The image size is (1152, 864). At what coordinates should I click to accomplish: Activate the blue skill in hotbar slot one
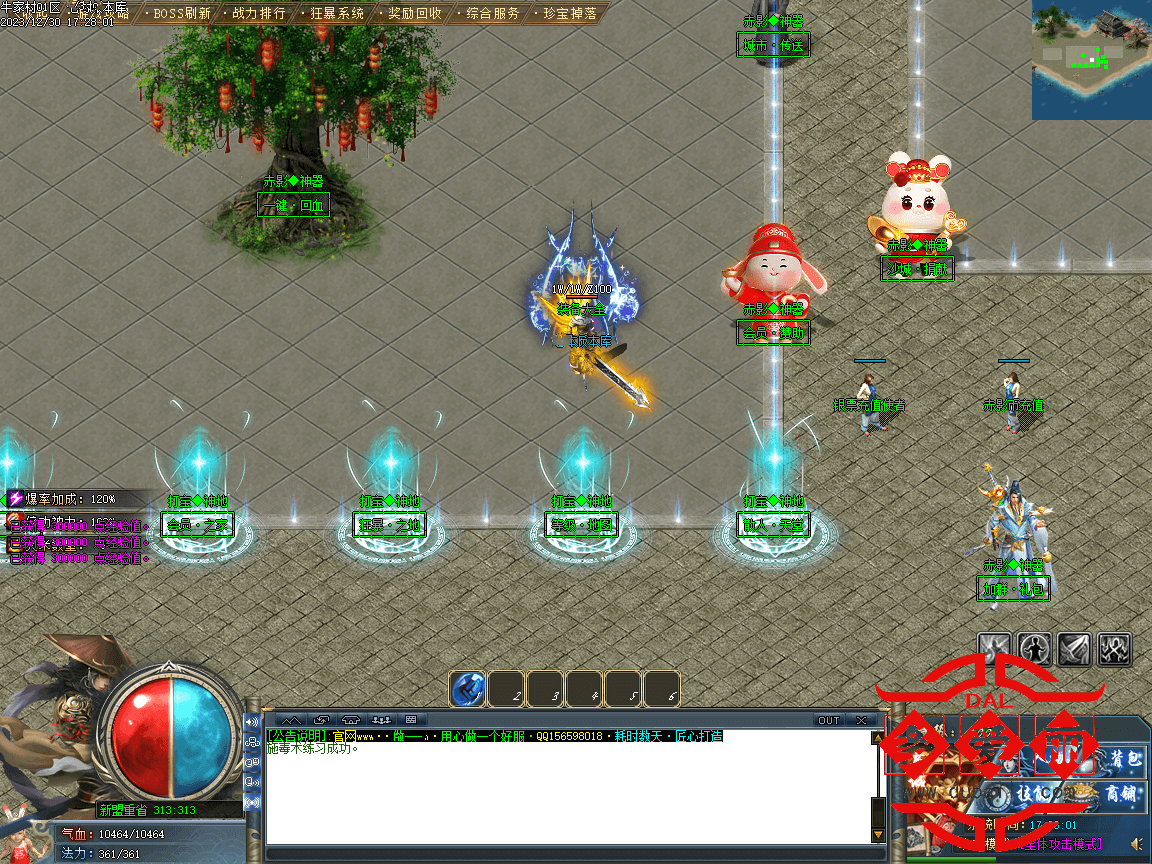click(467, 689)
